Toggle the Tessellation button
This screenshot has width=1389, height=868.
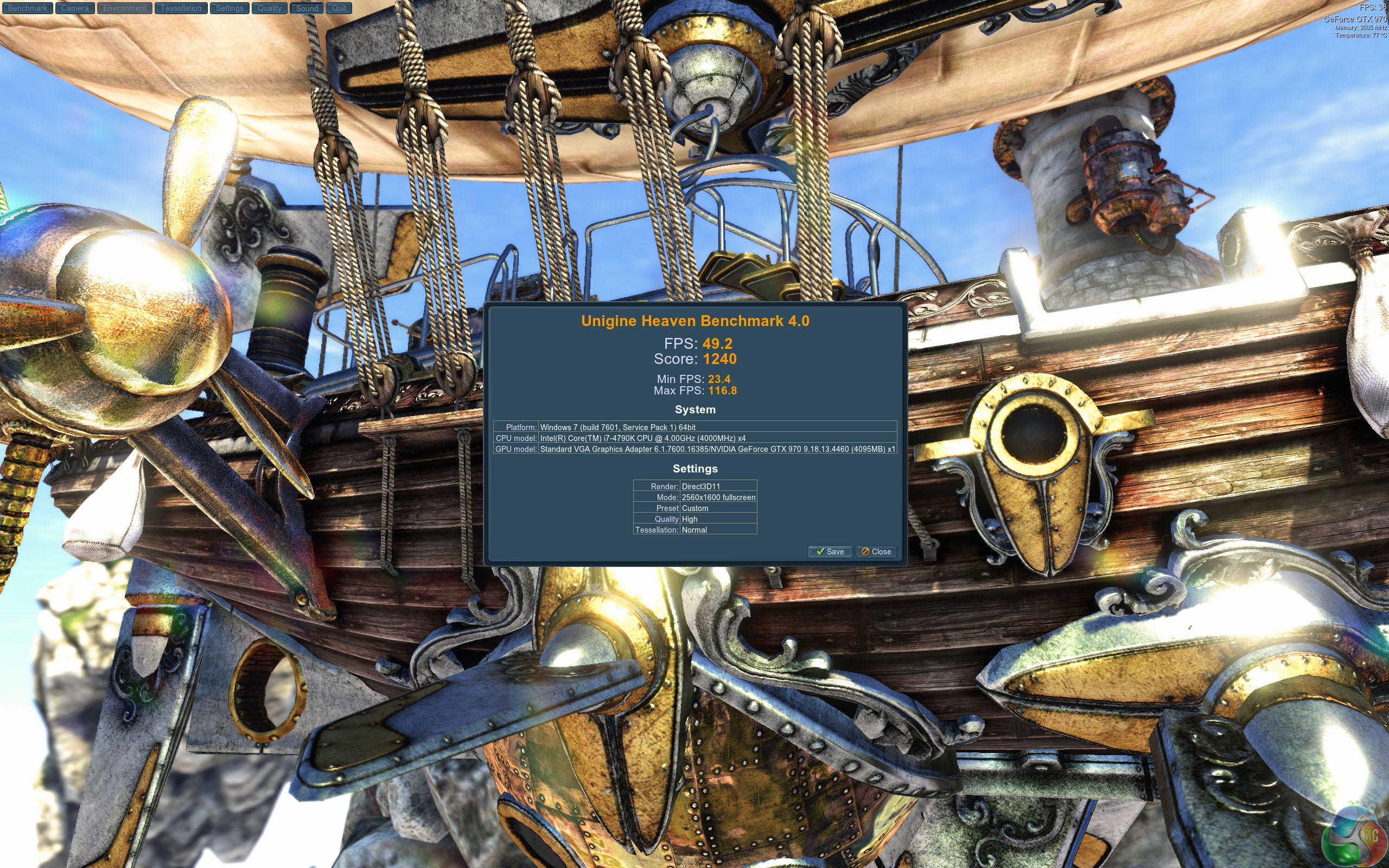point(181,8)
